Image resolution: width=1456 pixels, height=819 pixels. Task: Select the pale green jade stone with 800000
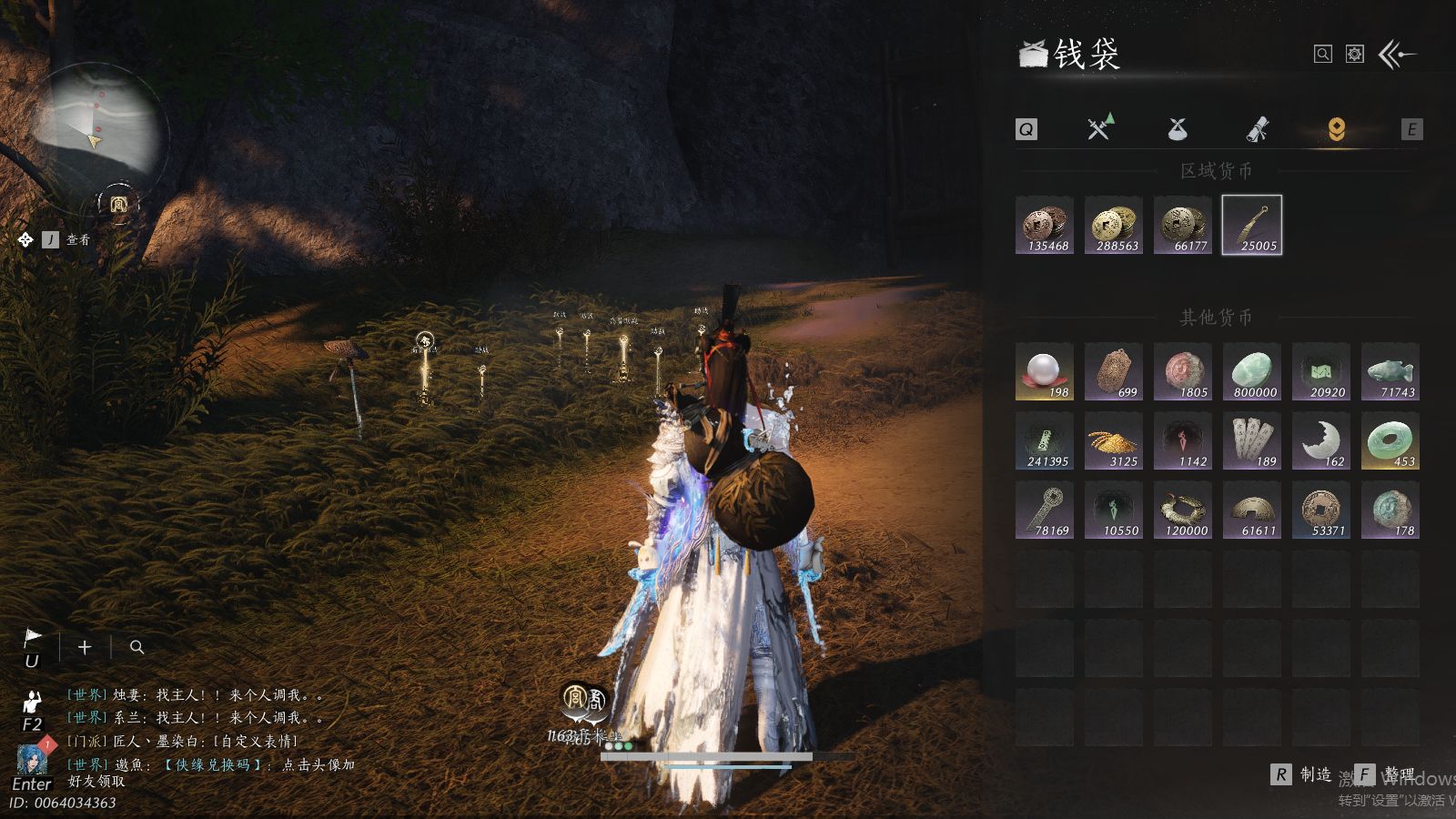[1252, 371]
